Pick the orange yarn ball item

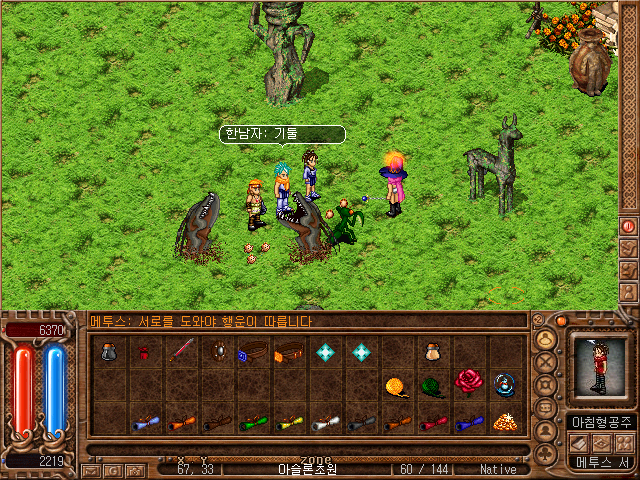pyautogui.click(x=397, y=386)
